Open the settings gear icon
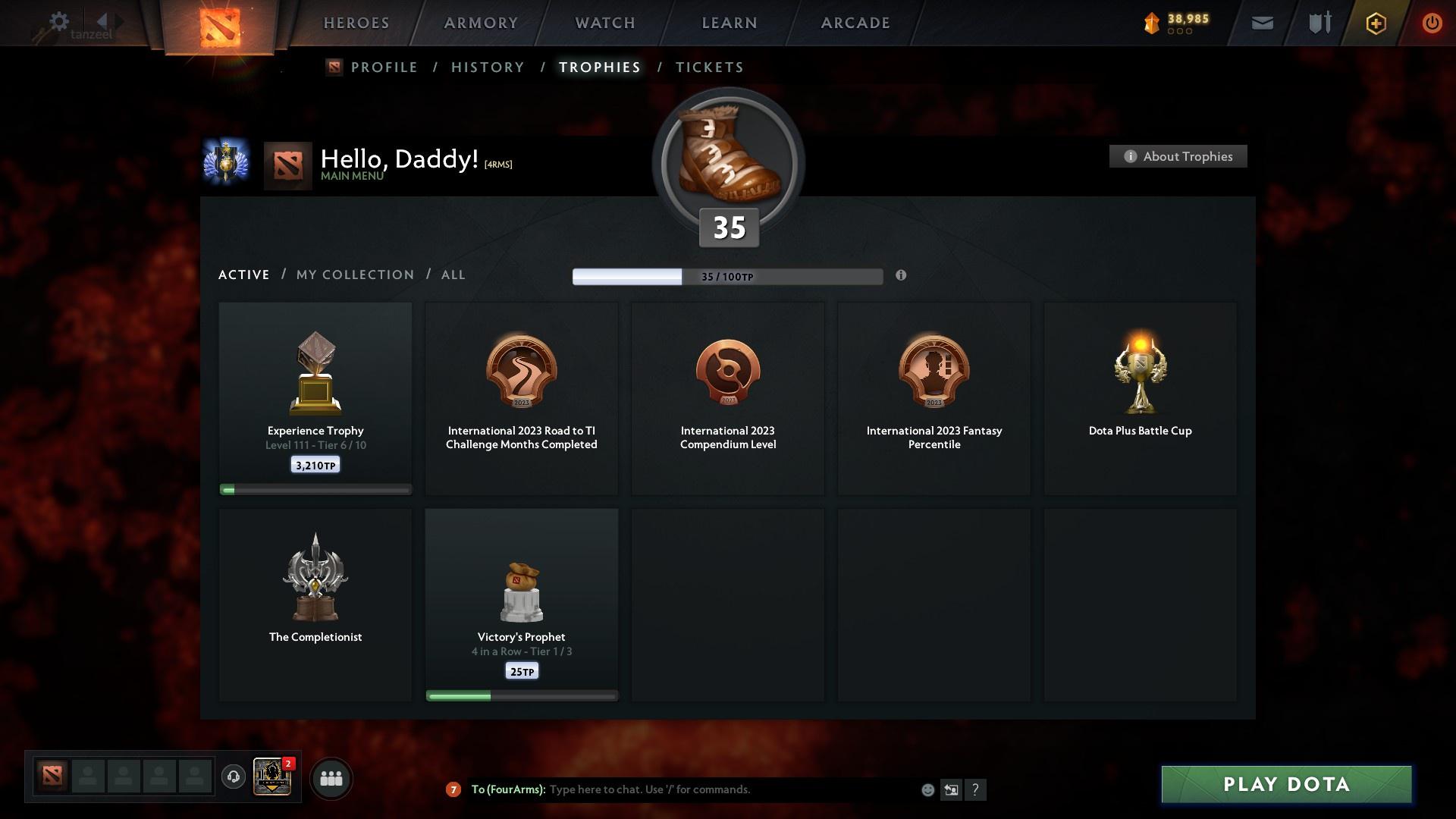 [58, 22]
